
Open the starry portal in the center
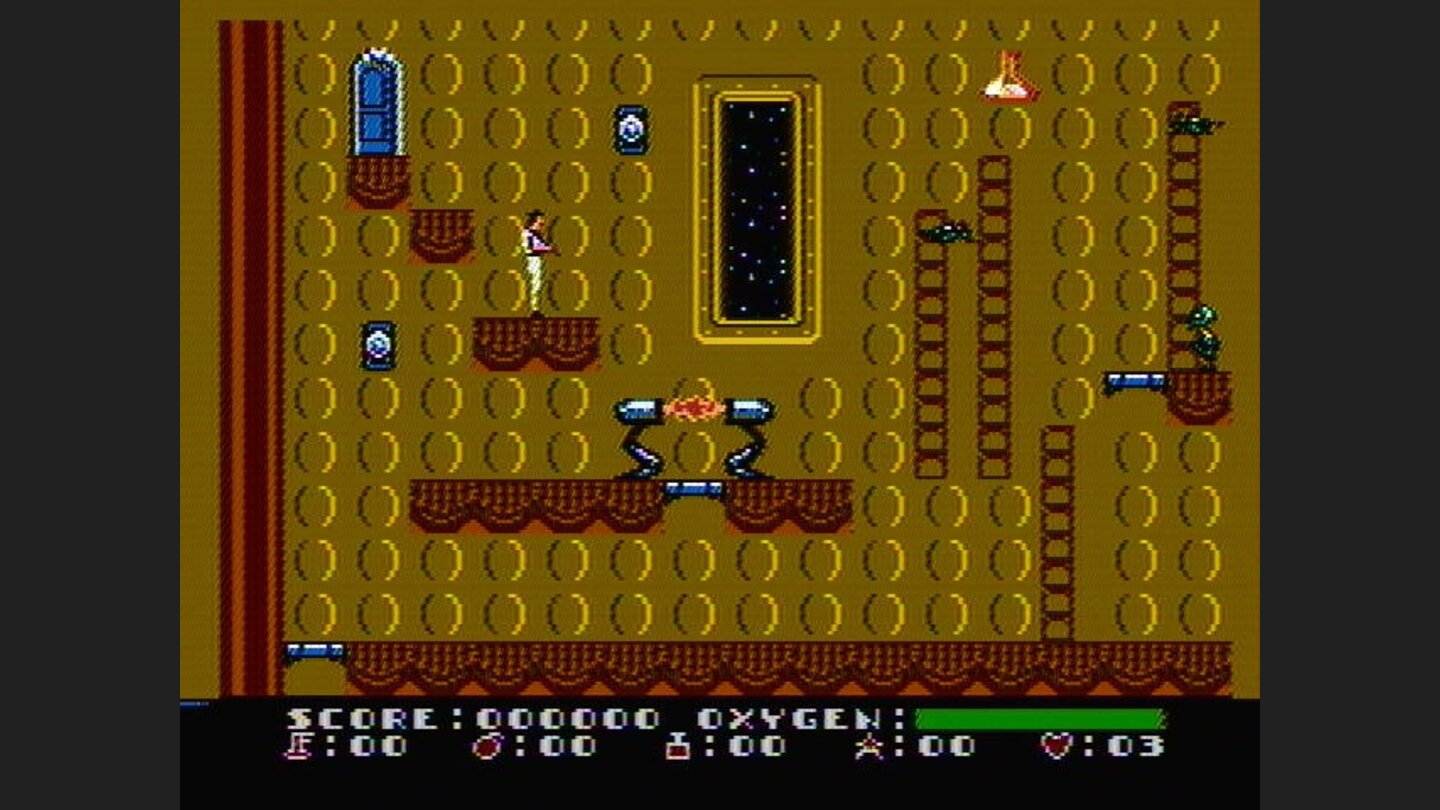[x=755, y=205]
